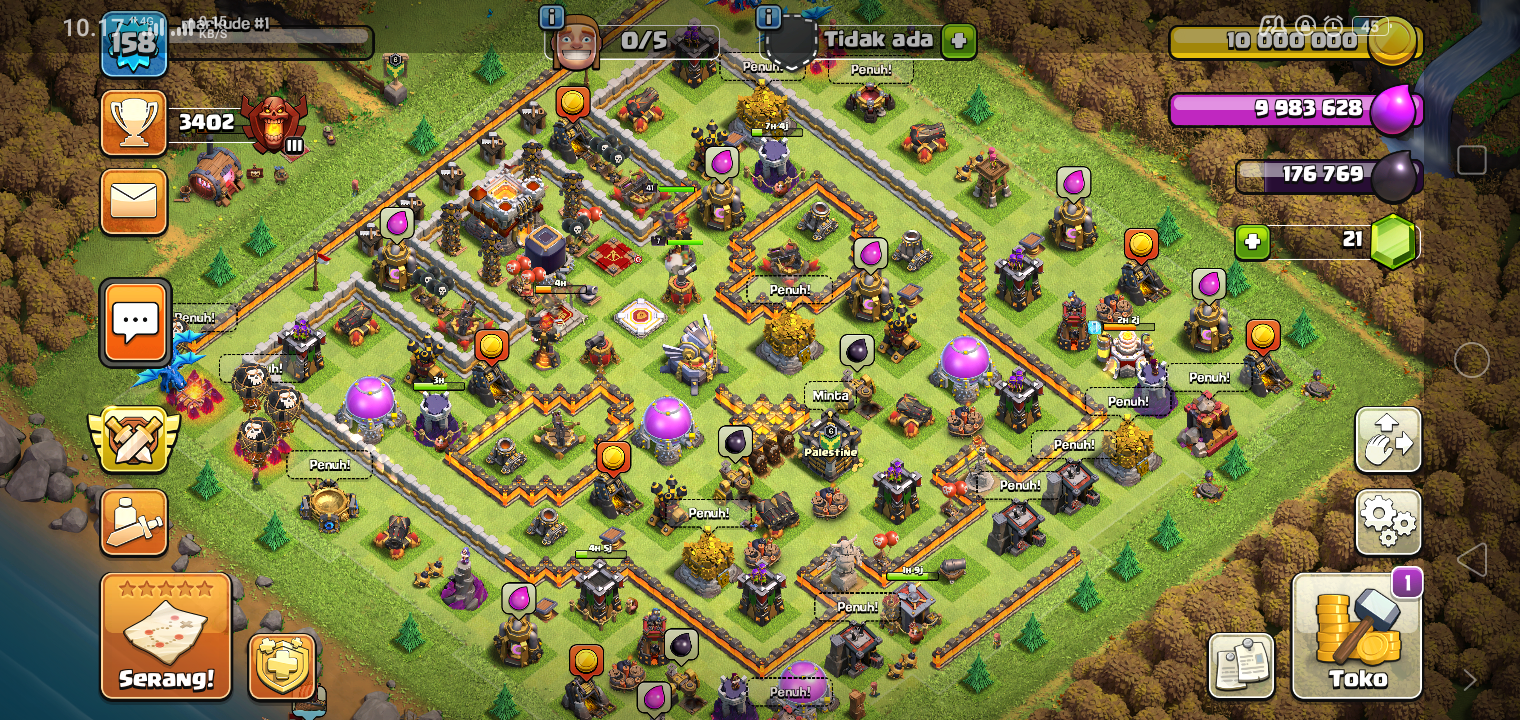The height and width of the screenshot is (720, 1520).
Task: Tap the red league badge emblem
Action: click(x=272, y=123)
